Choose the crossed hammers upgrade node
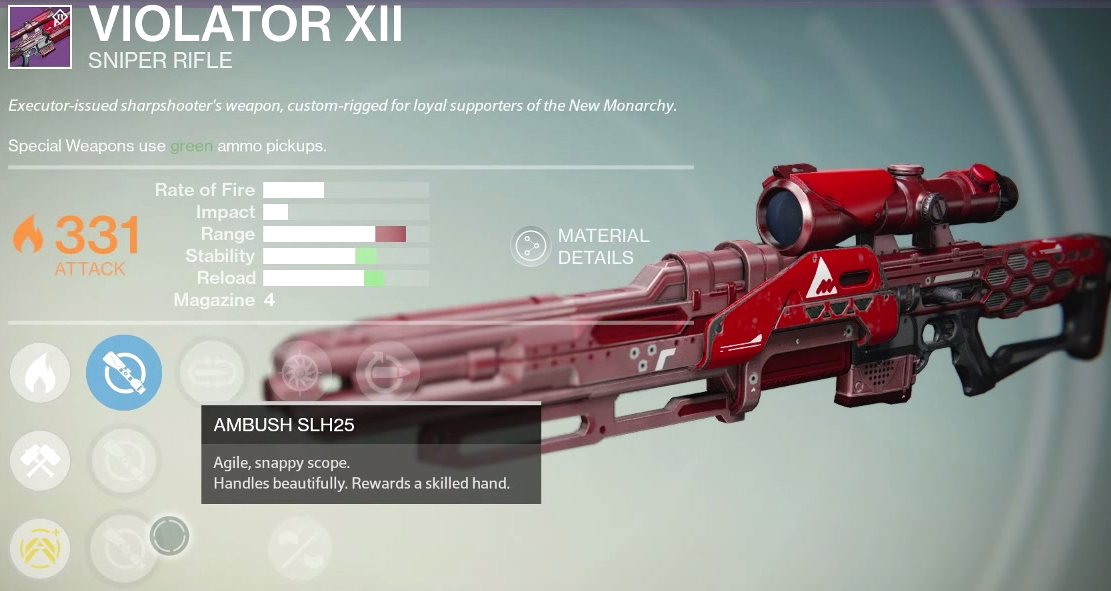This screenshot has height=591, width=1111. click(41, 461)
